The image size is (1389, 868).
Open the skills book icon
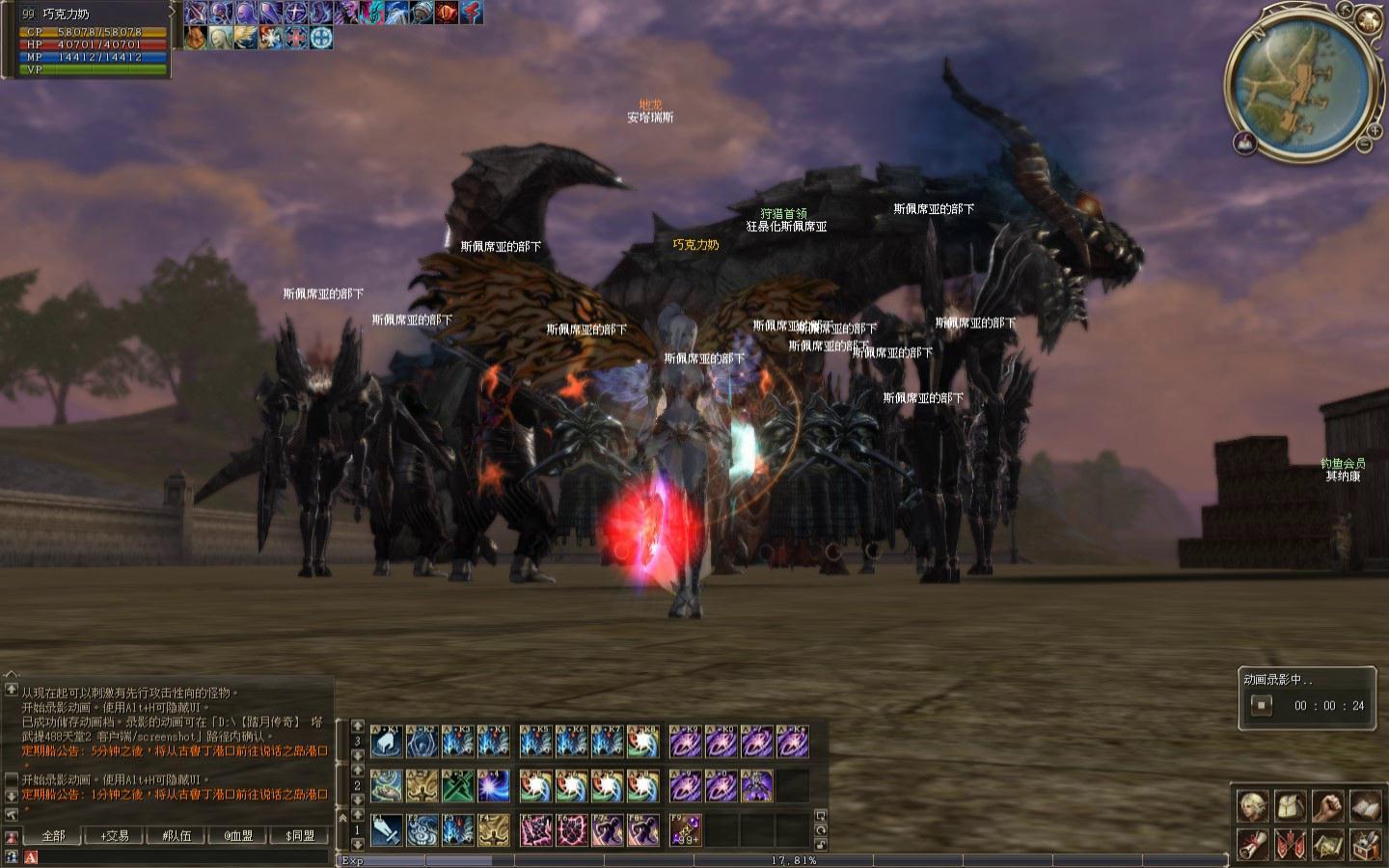(x=1365, y=806)
